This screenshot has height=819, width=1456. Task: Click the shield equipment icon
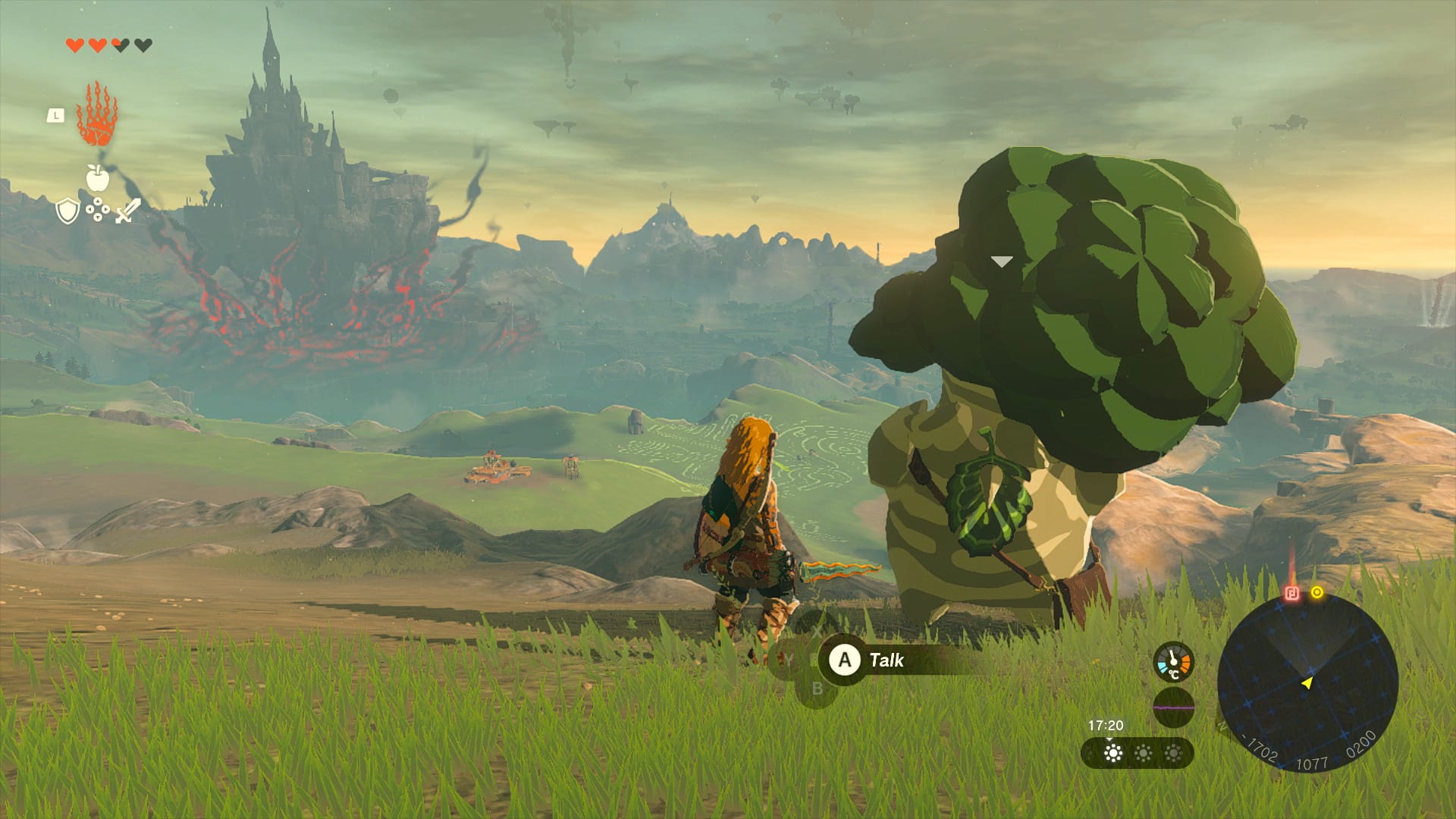click(x=67, y=212)
